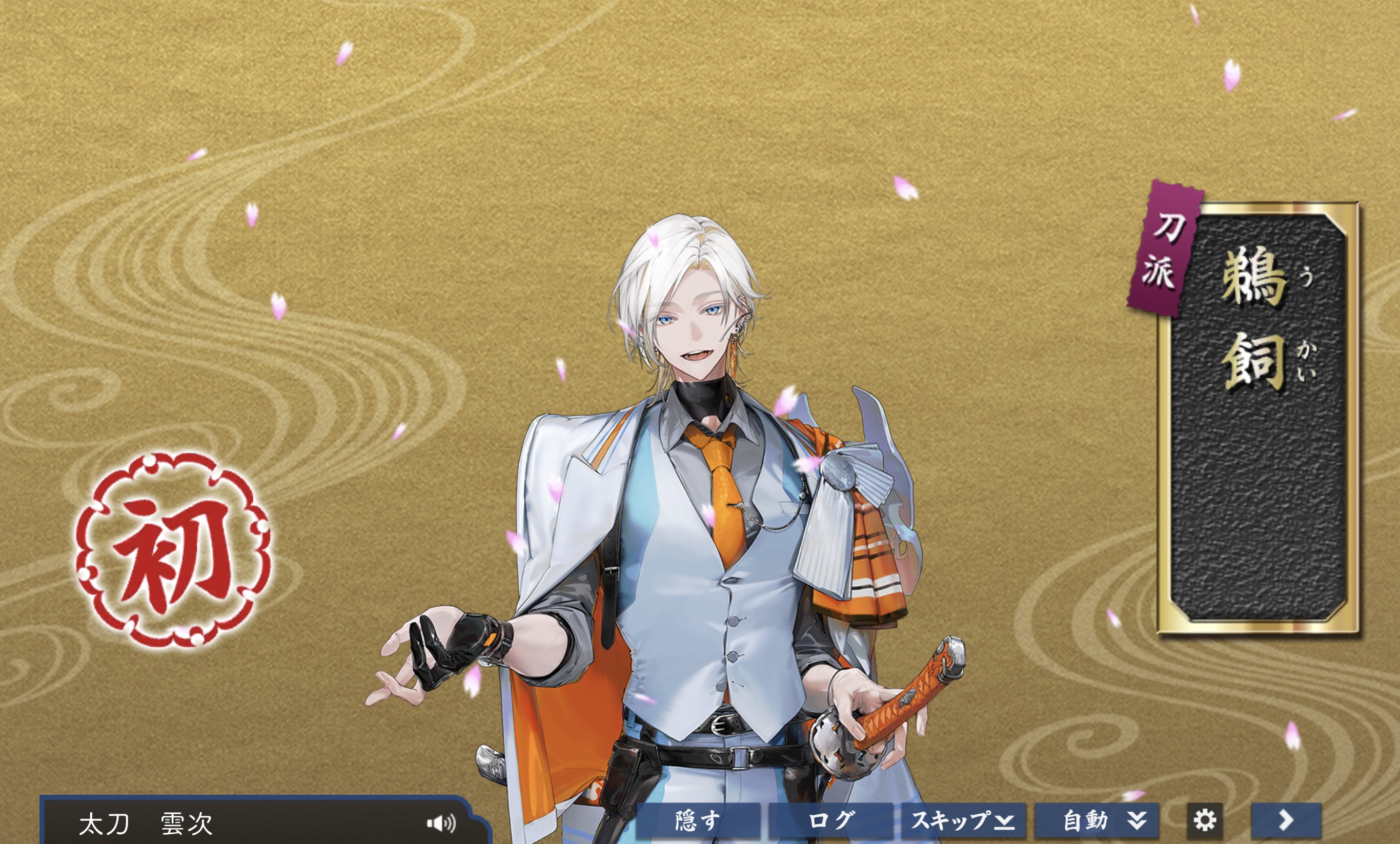1400x844 pixels.
Task: Advance with the right arrow button
Action: [1286, 821]
